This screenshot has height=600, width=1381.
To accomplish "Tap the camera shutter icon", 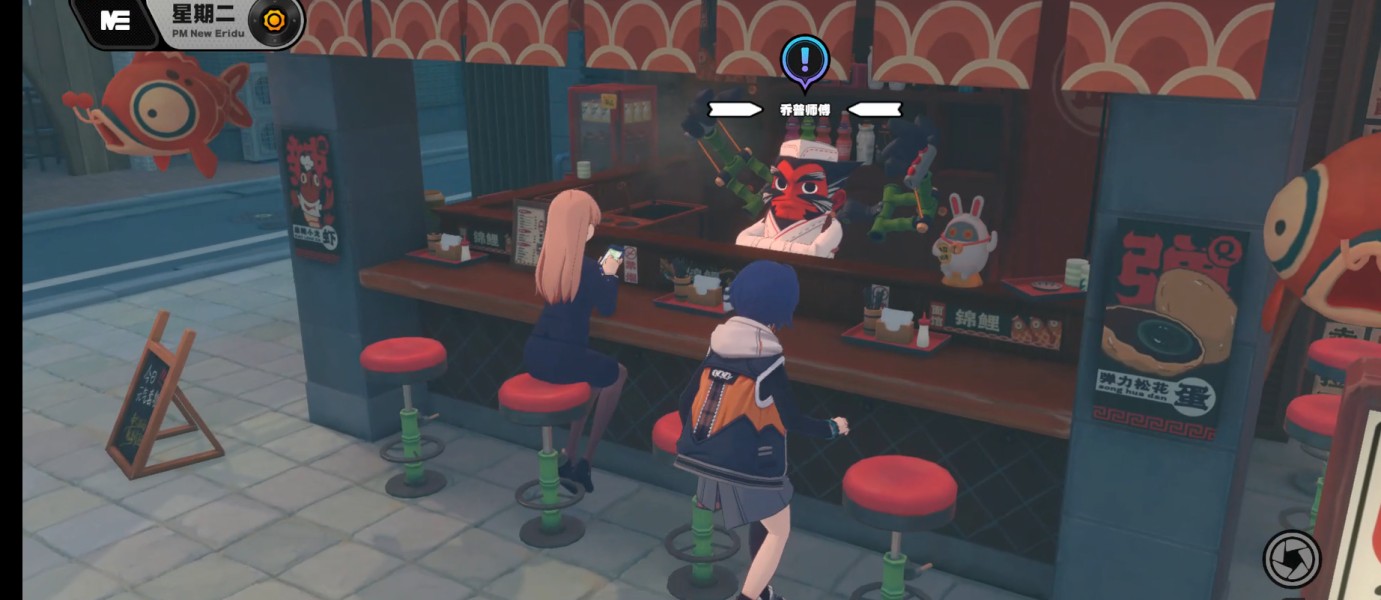I will tap(1292, 558).
